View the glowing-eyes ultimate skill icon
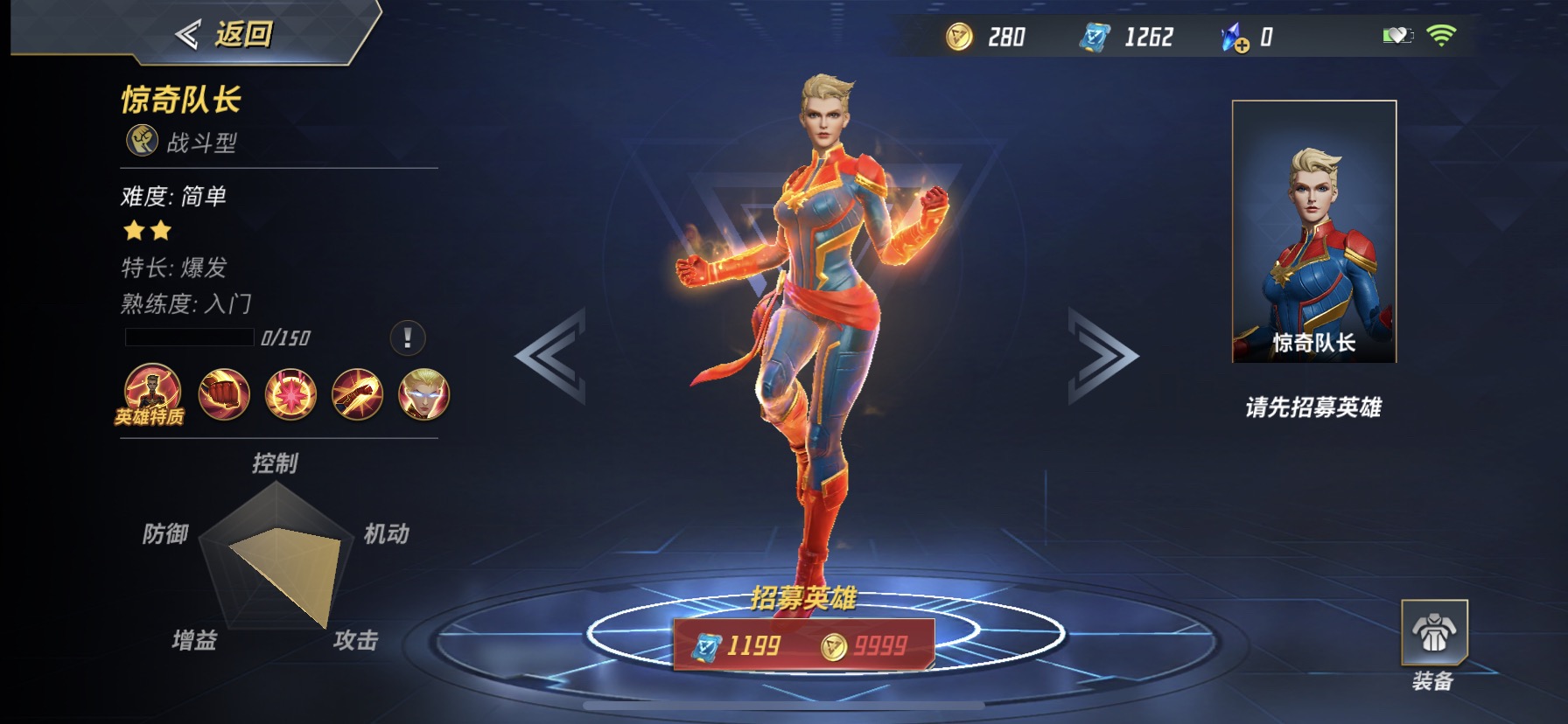Screen dimensions: 1568x724 coord(424,394)
